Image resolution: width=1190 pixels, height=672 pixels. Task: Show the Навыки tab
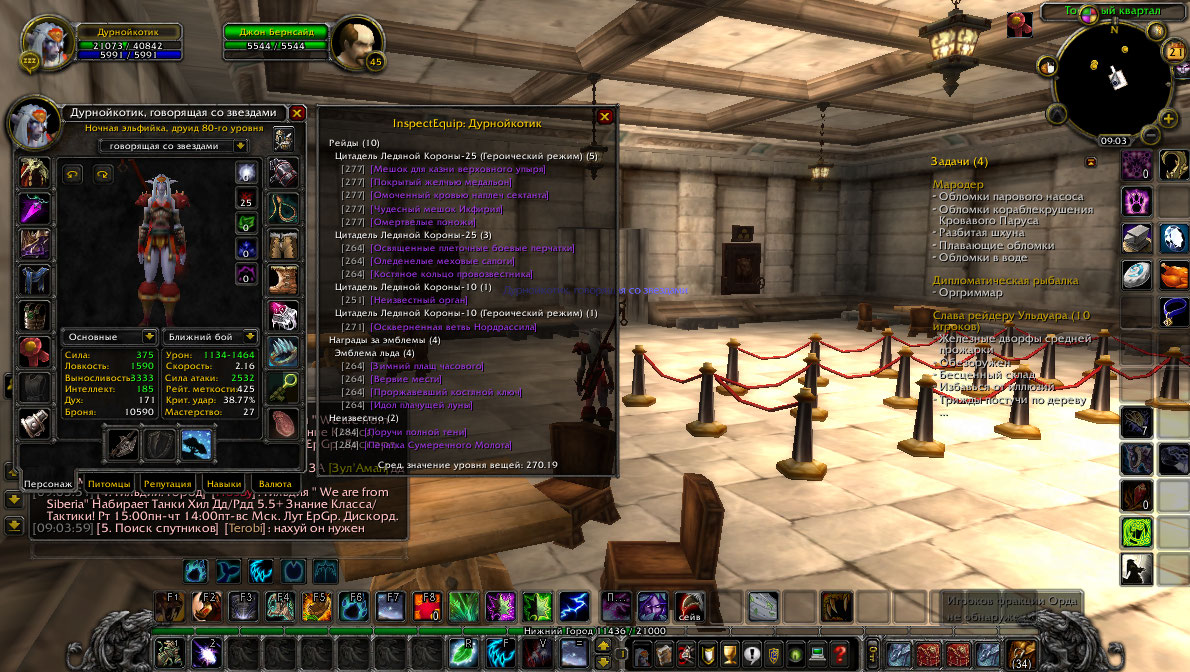[x=223, y=484]
